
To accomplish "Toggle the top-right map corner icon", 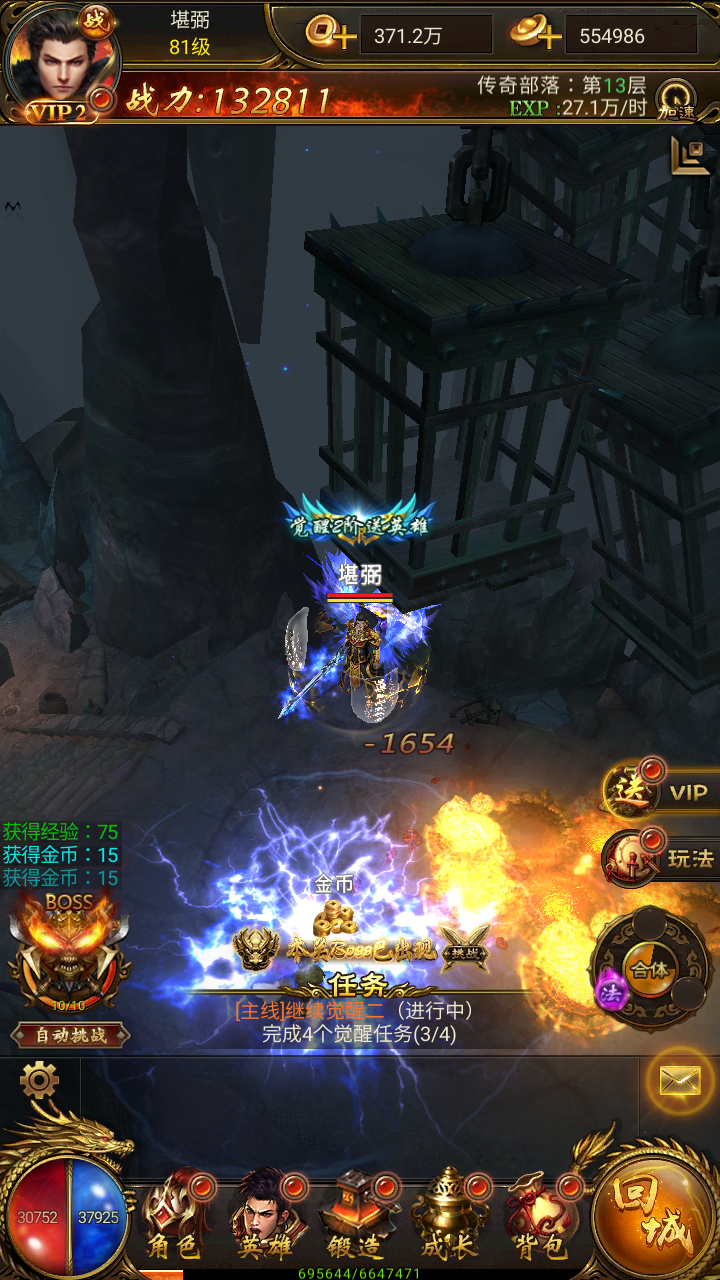I will pos(690,155).
